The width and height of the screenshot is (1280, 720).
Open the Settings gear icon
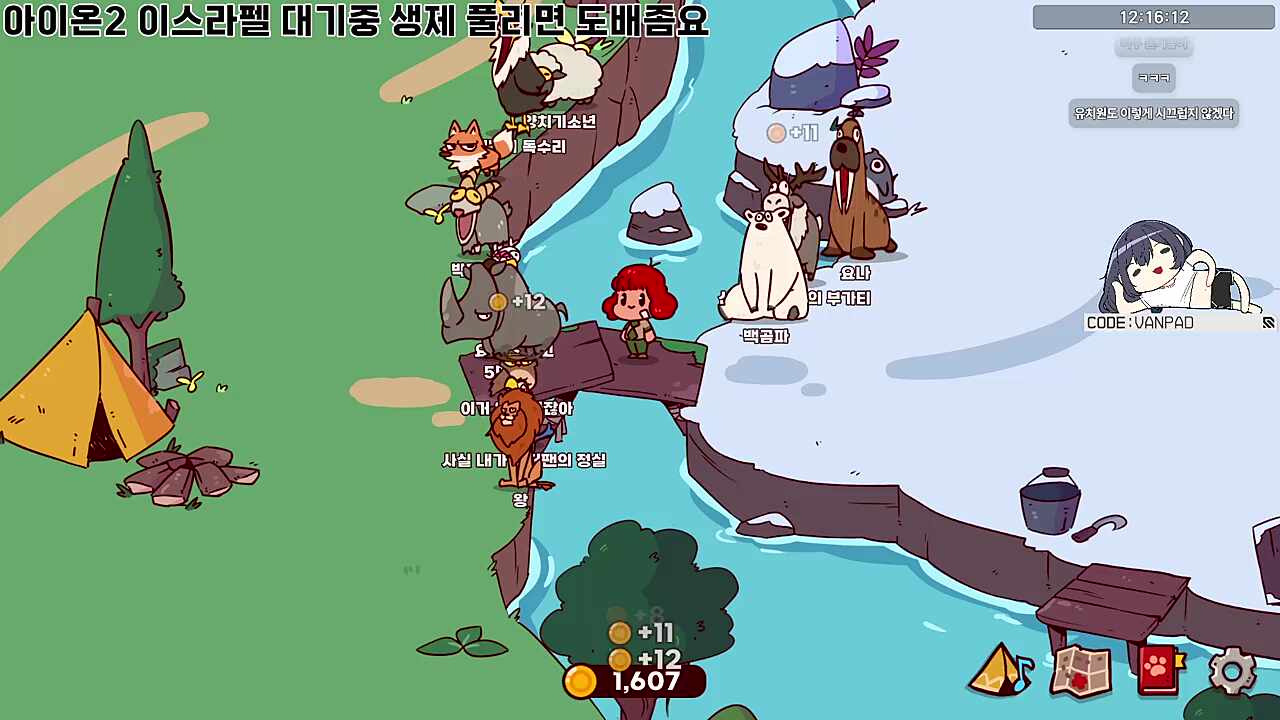pyautogui.click(x=1232, y=670)
